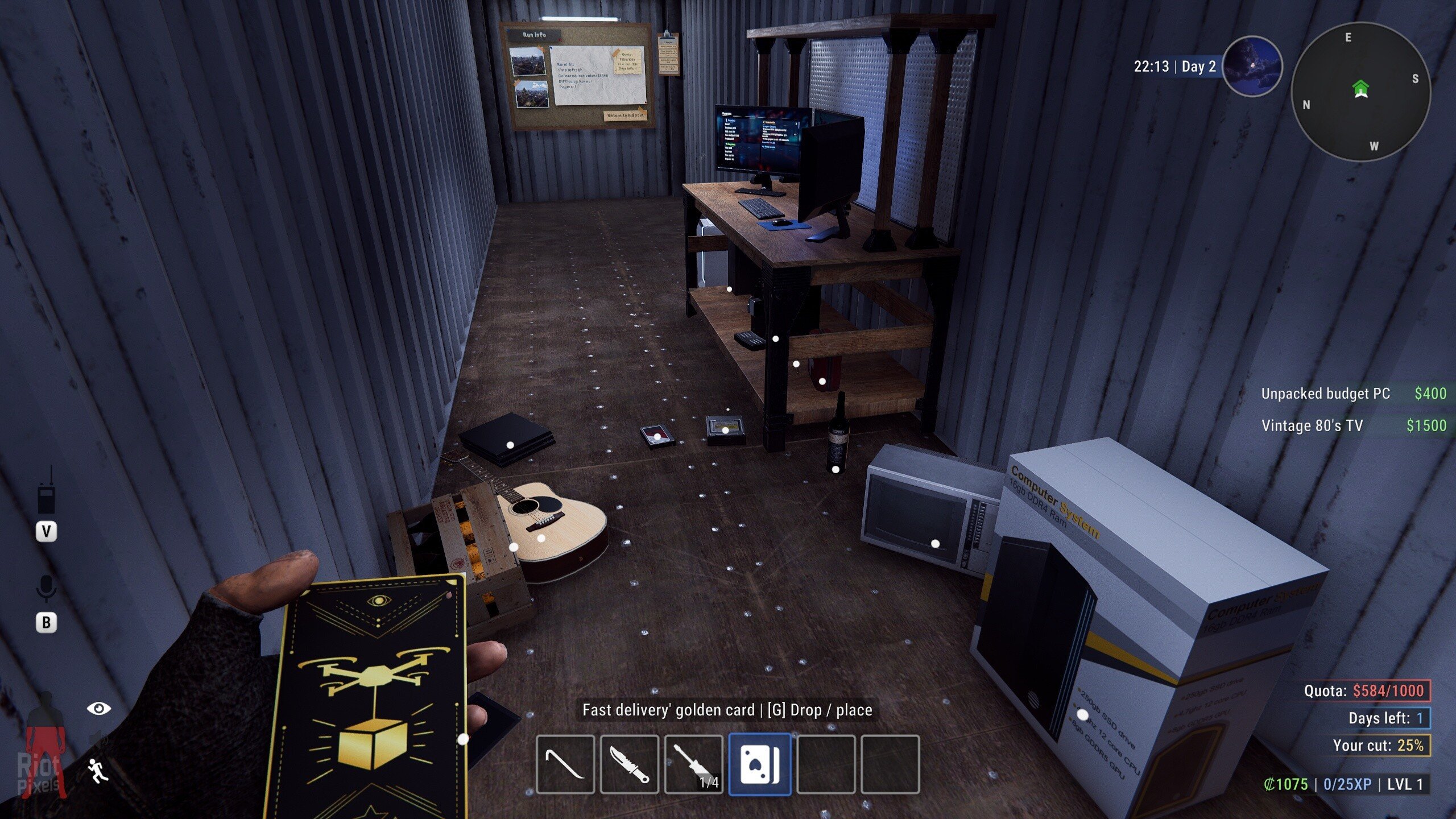Toggle the microphone icon
The image size is (1456, 819).
coord(46,588)
